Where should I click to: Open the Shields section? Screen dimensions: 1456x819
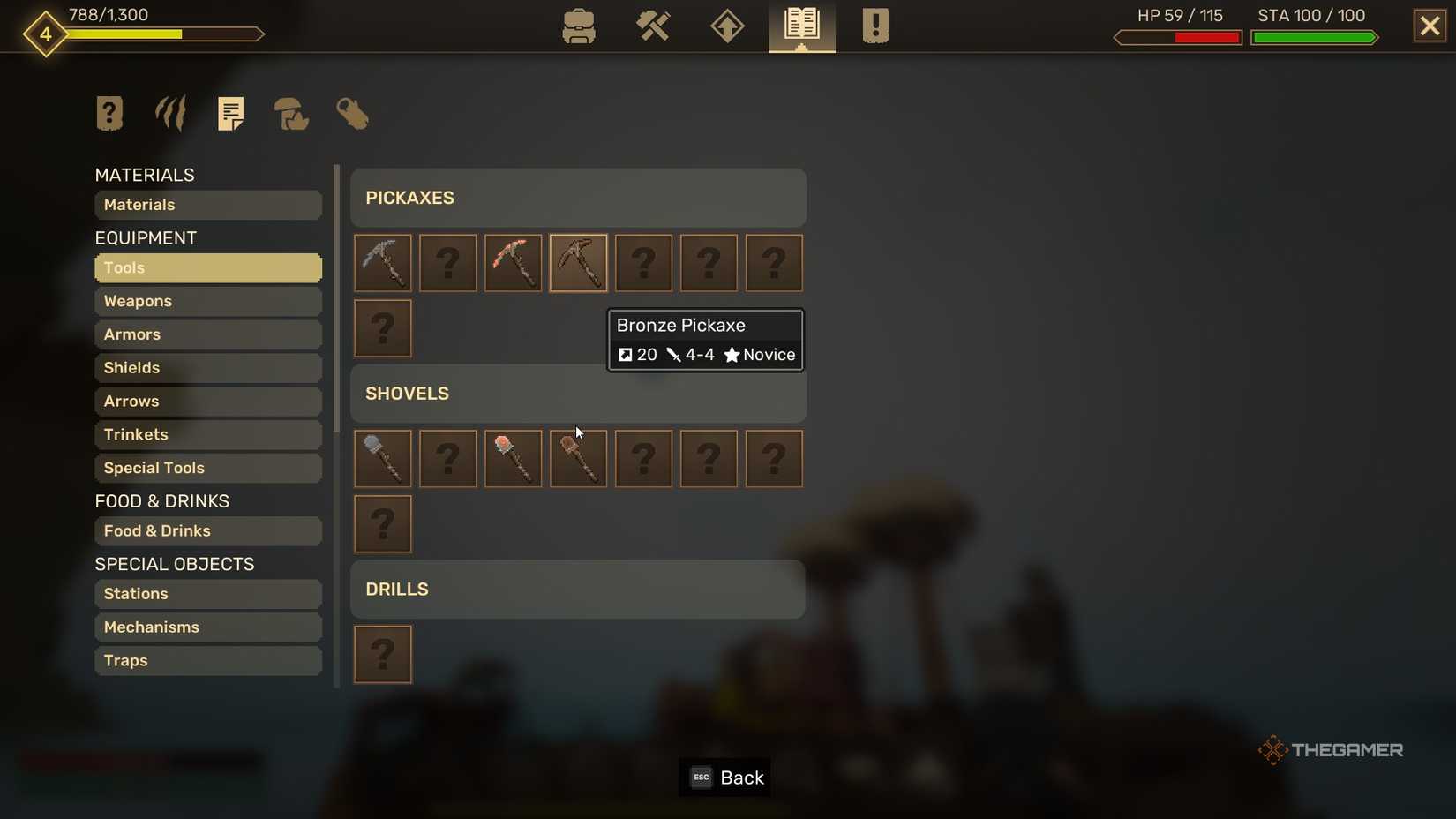pos(207,368)
